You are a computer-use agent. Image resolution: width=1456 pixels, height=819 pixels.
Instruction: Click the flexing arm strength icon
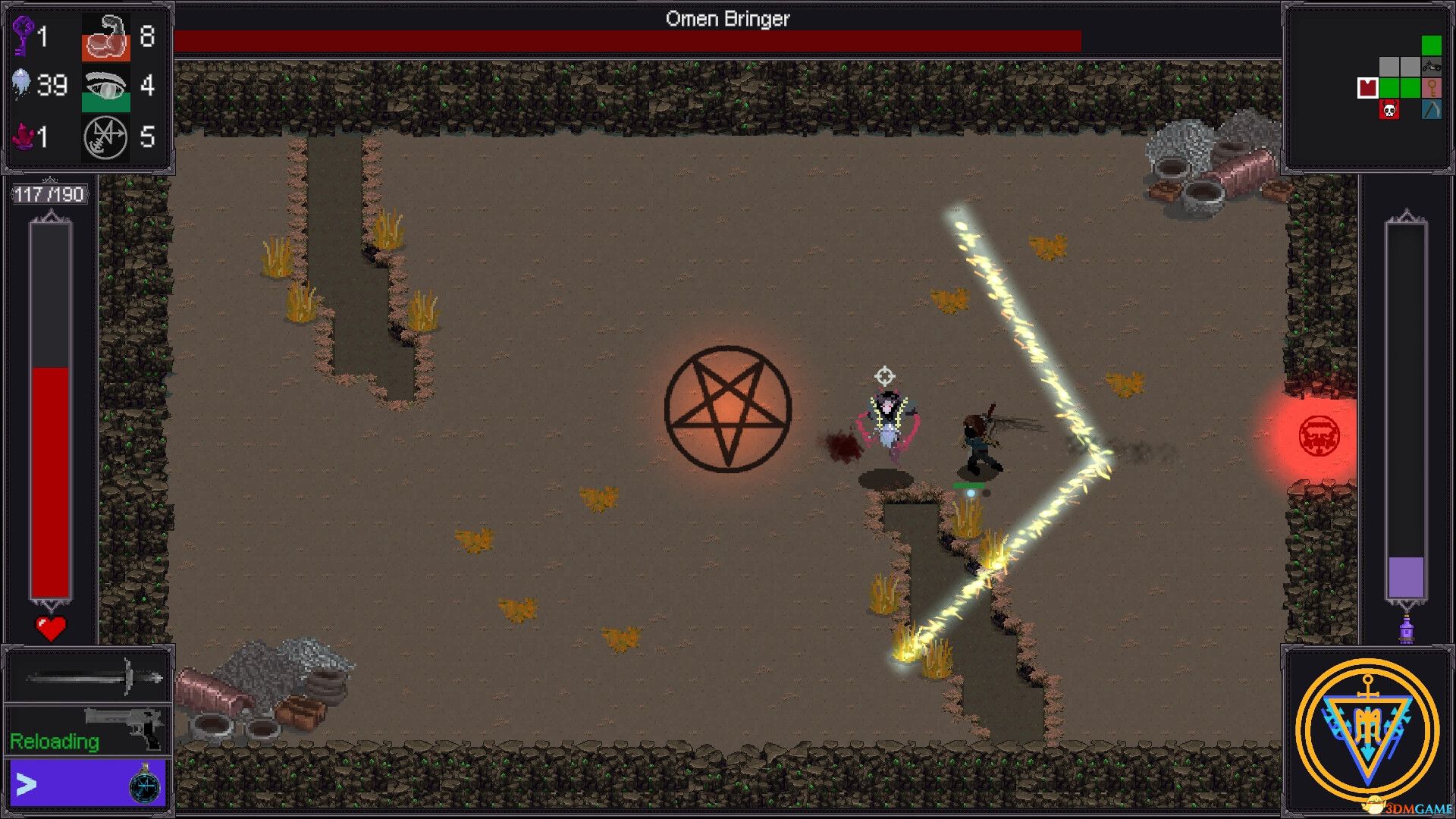(106, 36)
